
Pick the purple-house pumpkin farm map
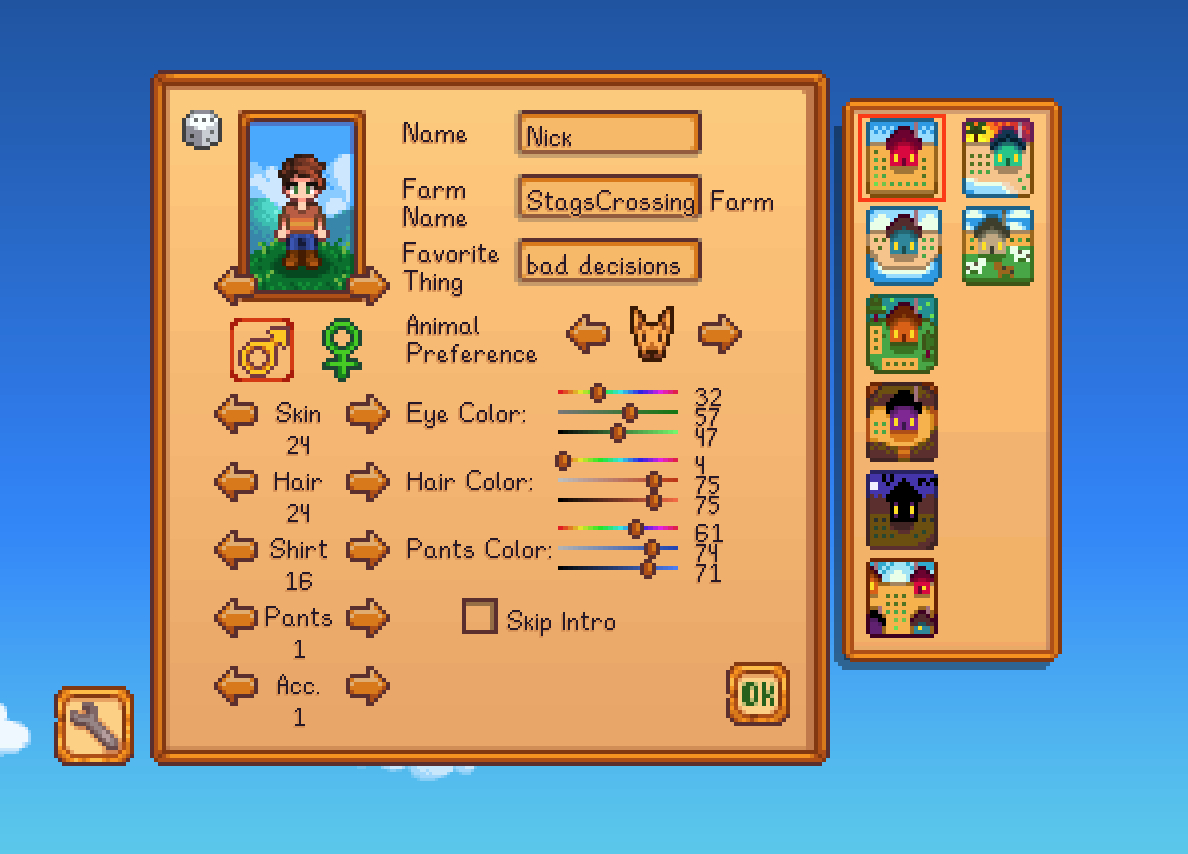tap(902, 422)
